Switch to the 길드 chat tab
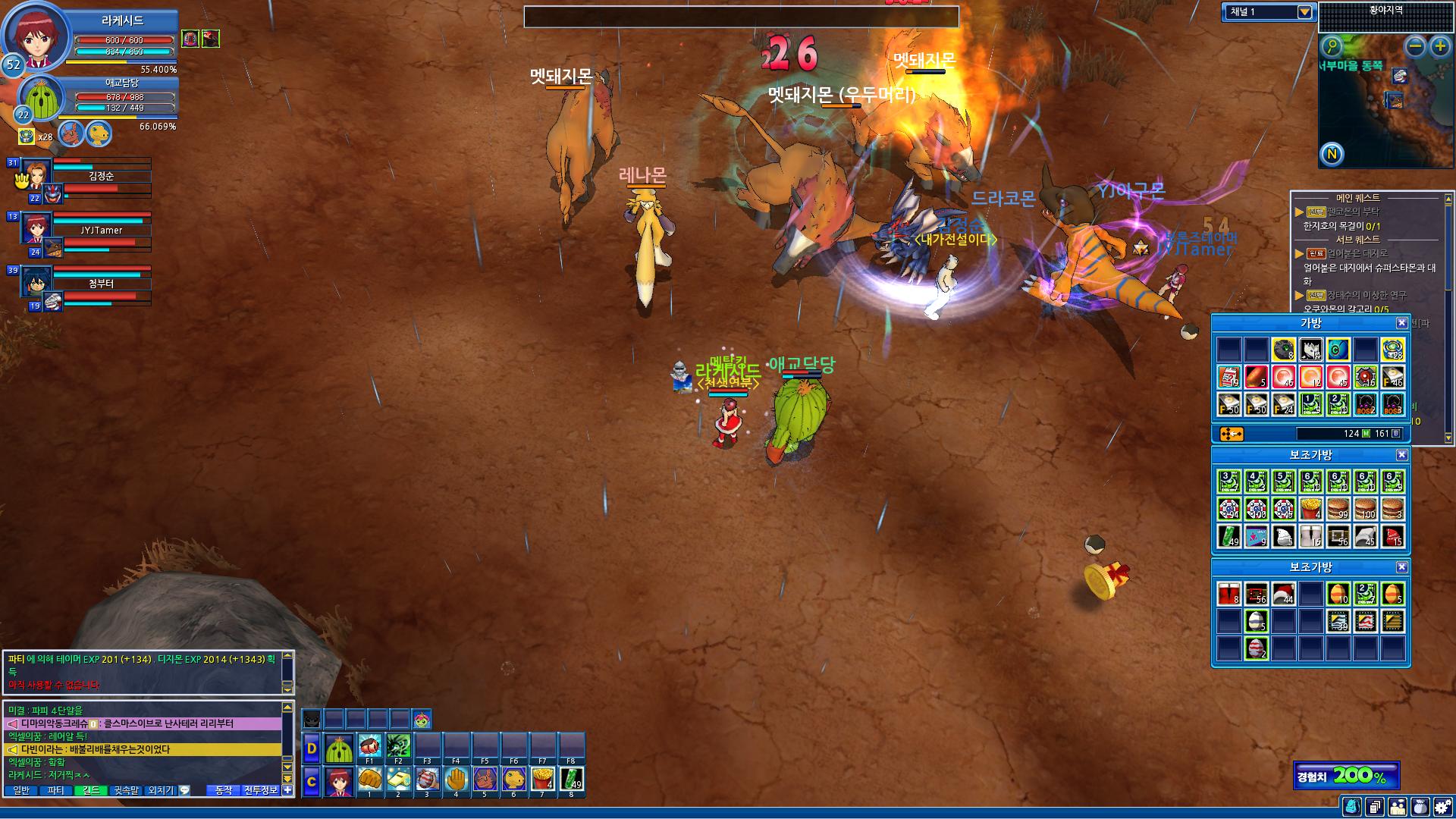This screenshot has height=819, width=1456. (x=91, y=790)
